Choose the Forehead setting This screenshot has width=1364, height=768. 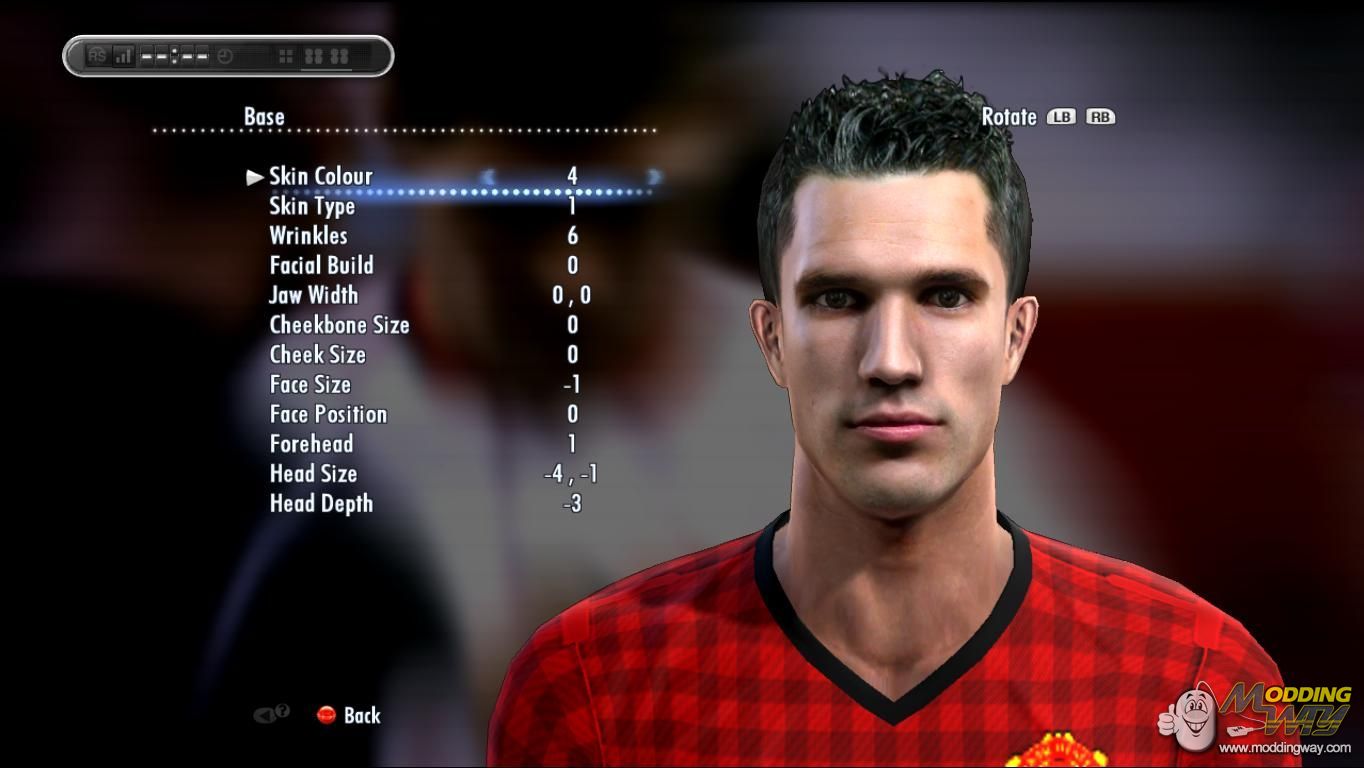coord(311,444)
